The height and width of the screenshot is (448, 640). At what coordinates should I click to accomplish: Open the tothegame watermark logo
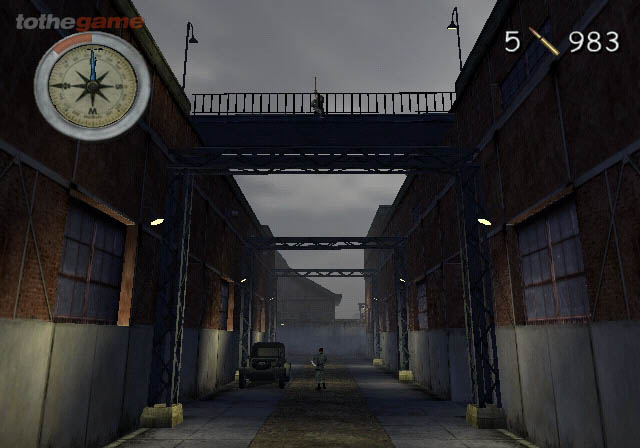(79, 22)
